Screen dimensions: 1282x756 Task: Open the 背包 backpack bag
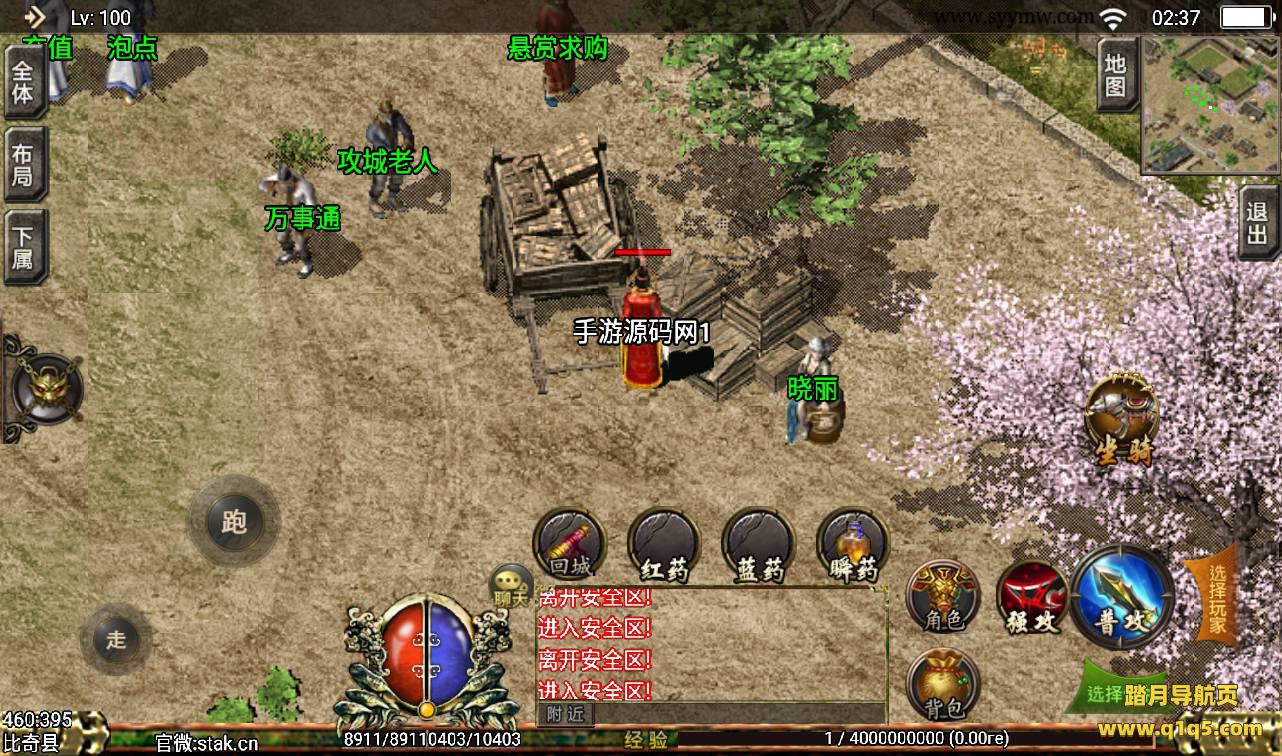pyautogui.click(x=943, y=685)
